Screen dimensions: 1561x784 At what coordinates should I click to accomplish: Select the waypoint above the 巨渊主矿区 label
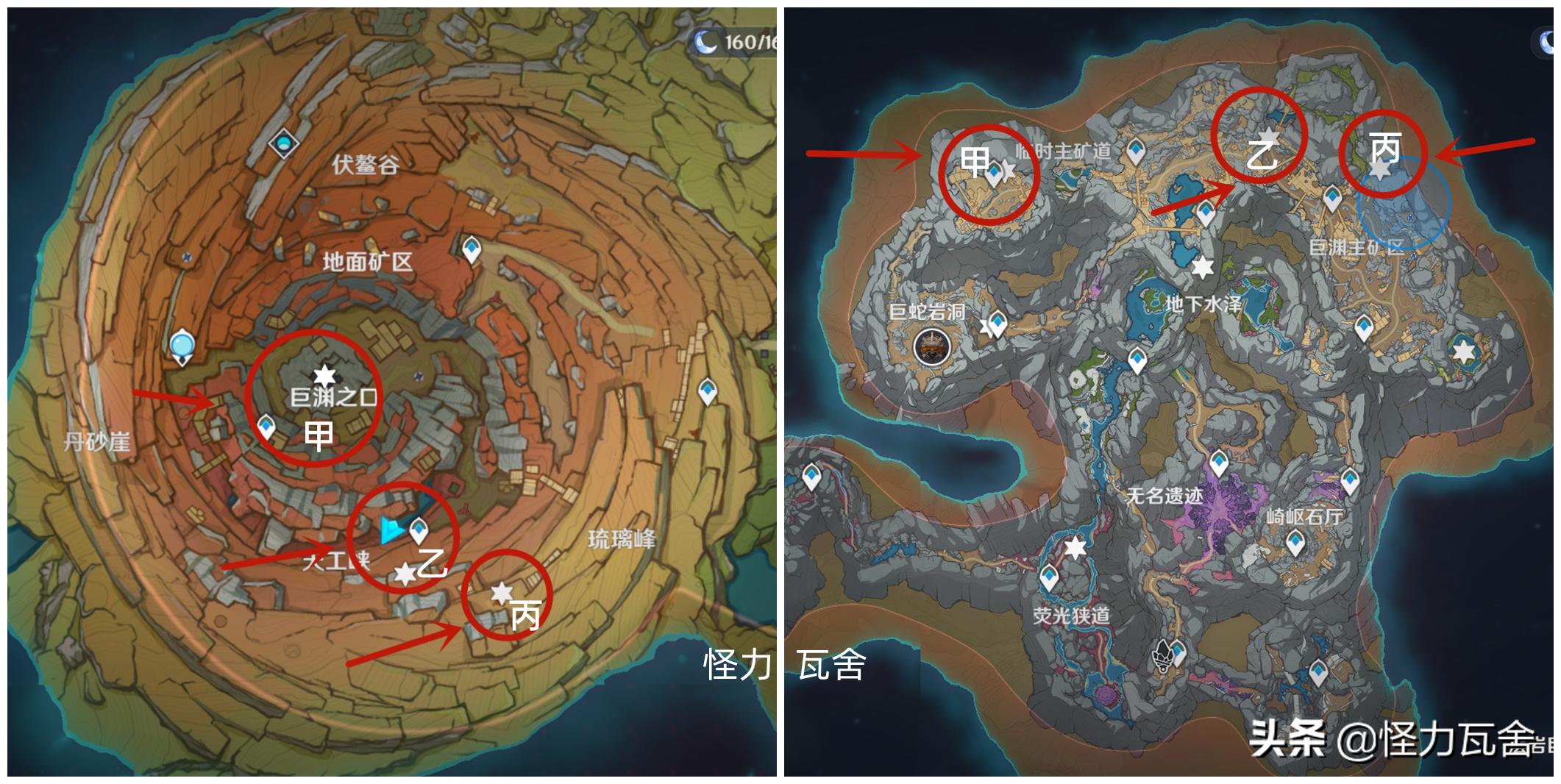1332,197
